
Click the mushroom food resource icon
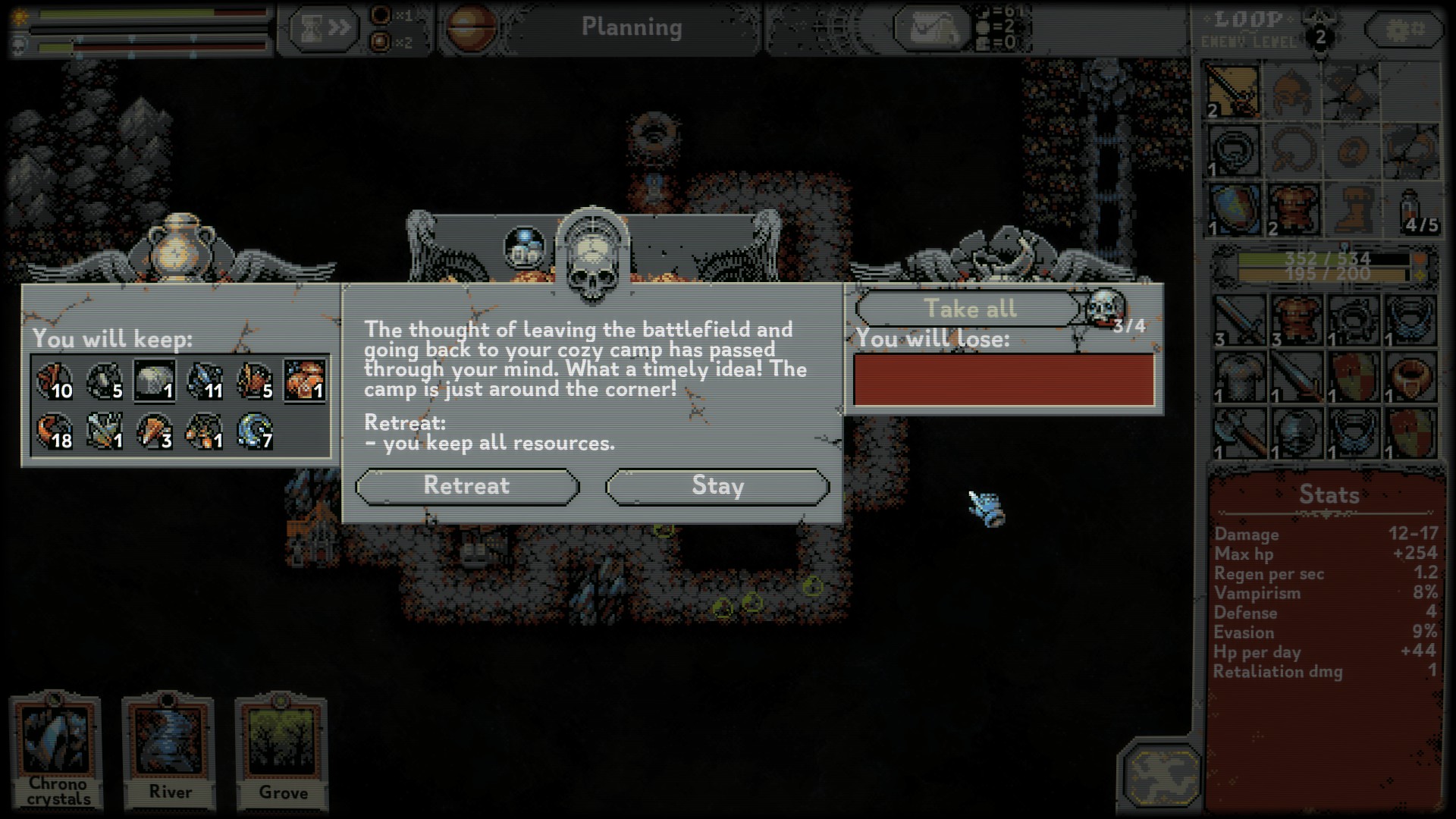pyautogui.click(x=305, y=381)
